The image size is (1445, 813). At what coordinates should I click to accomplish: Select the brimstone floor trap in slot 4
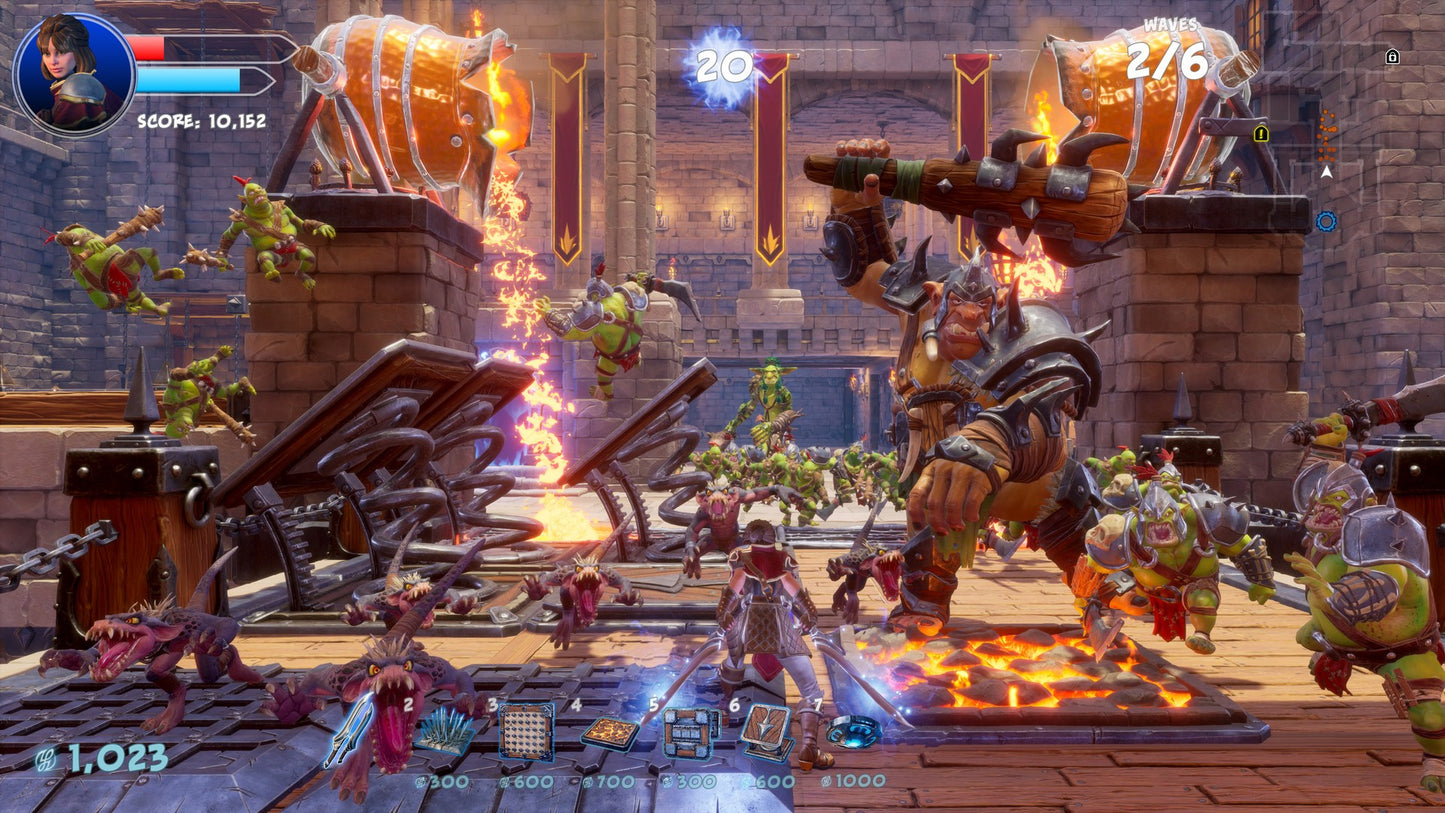click(x=611, y=733)
